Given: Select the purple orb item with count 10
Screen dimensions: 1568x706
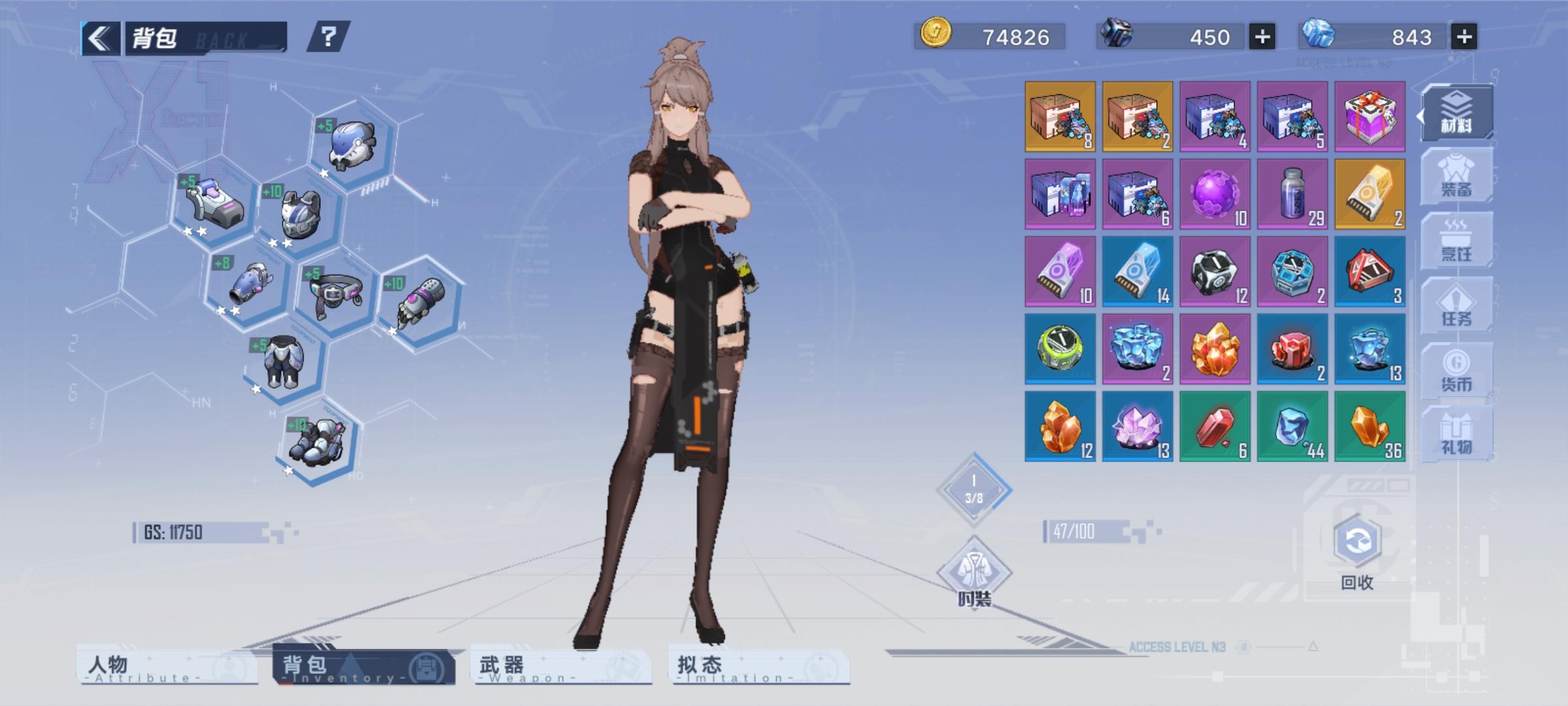Looking at the screenshot, I should click(1214, 194).
